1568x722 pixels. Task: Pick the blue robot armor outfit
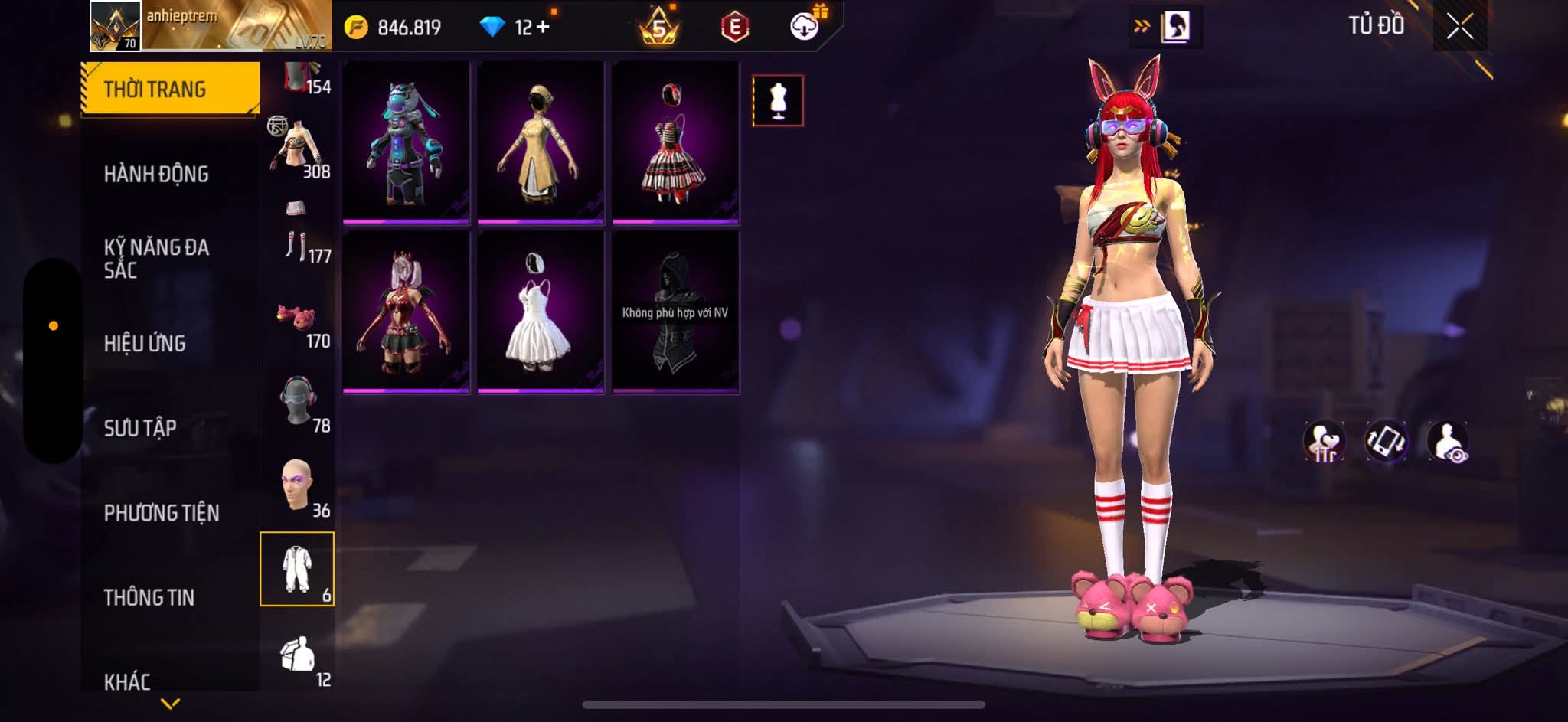tap(406, 142)
